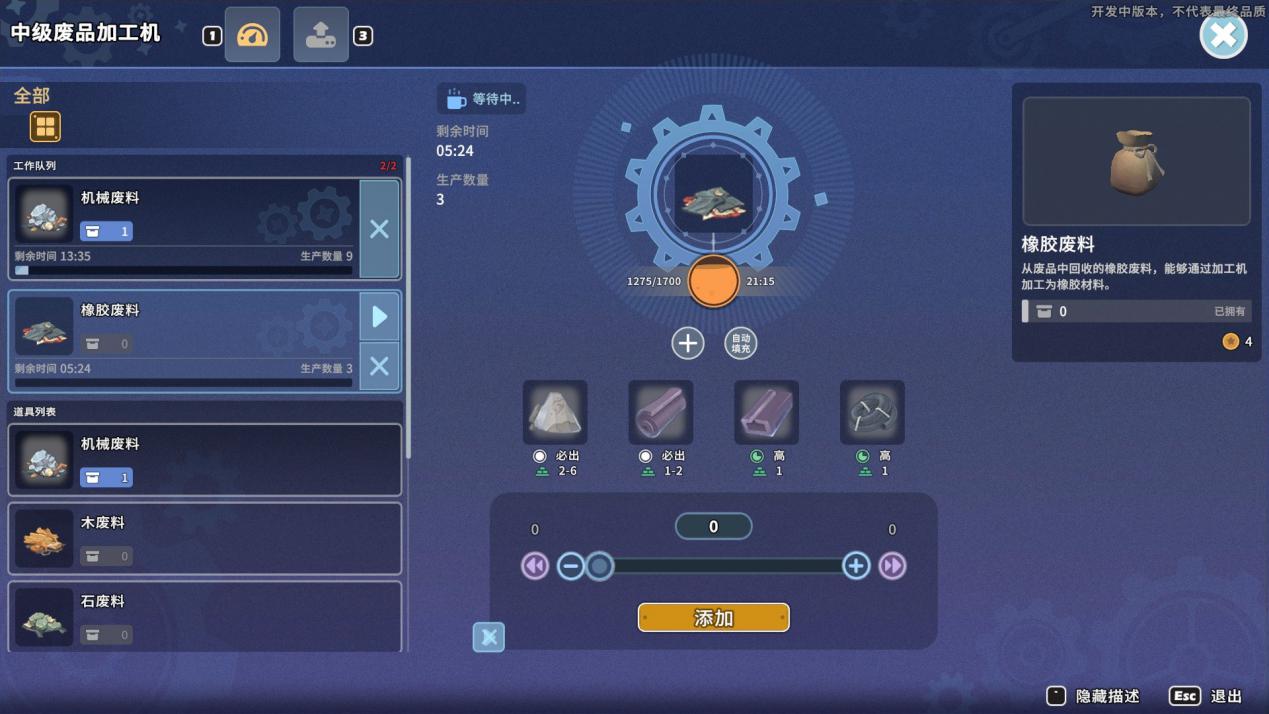Screen dimensions: 1269x714
Task: Close the quantity panel with small X
Action: tap(488, 637)
